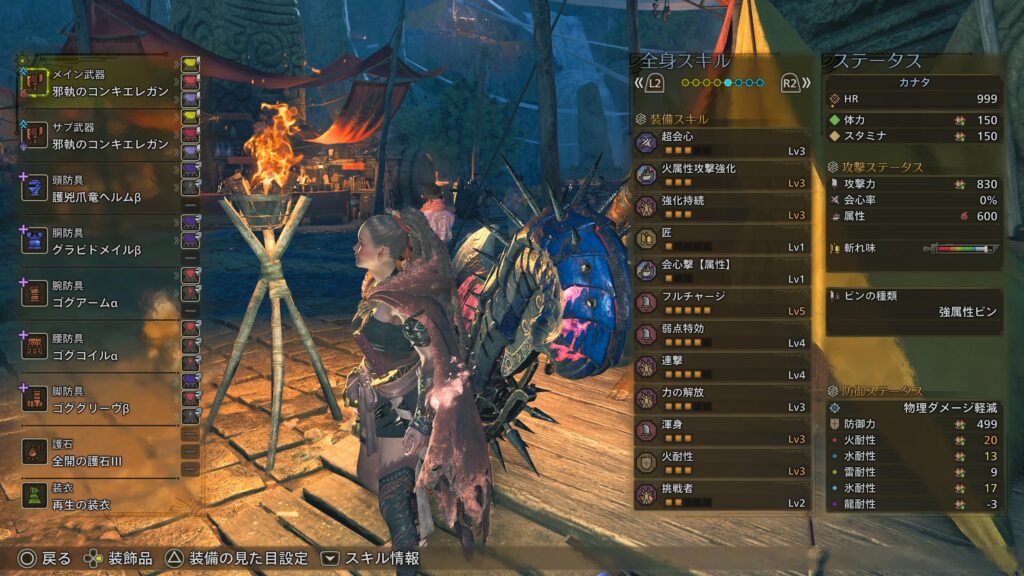Show the 弱点特効 skill entry
This screenshot has height=576, width=1024.
tap(722, 335)
